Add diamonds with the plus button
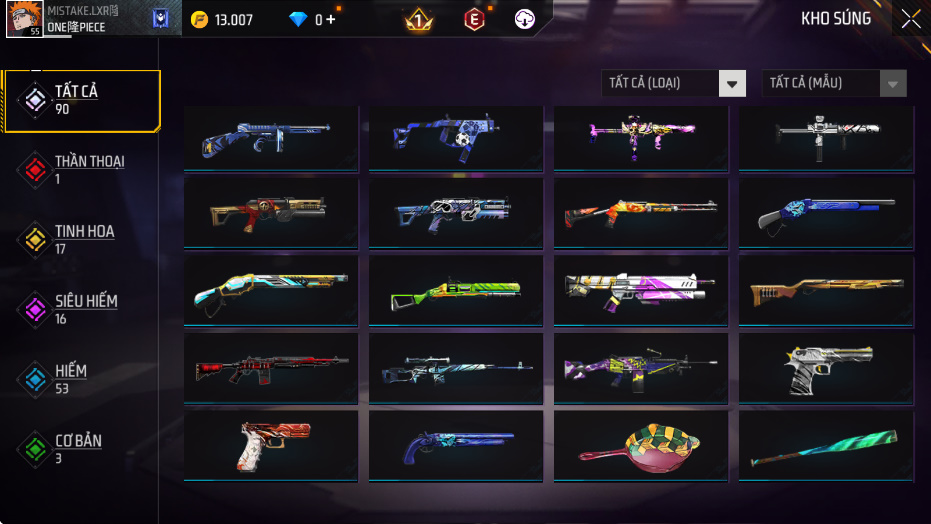The height and width of the screenshot is (524, 931). 331,20
